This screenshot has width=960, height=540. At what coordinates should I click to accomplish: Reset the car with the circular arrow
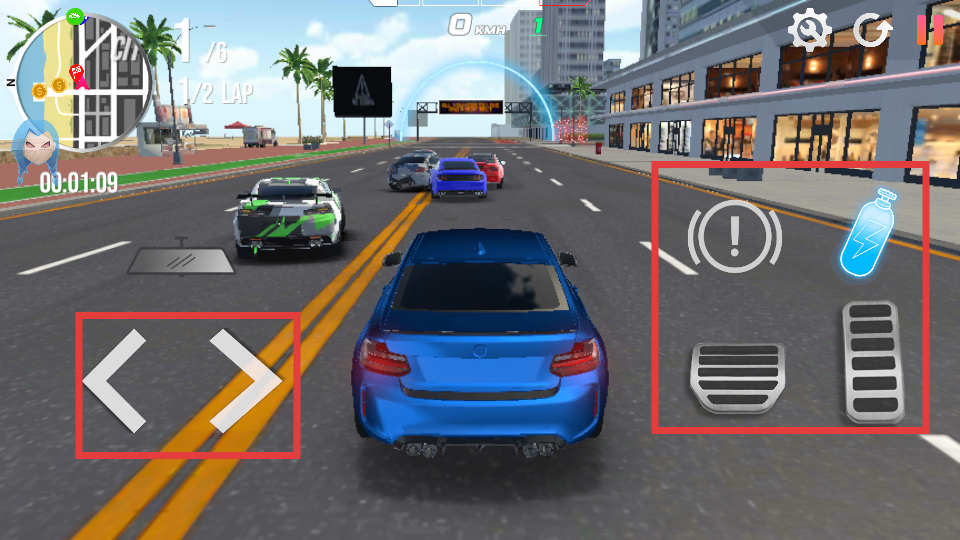872,31
